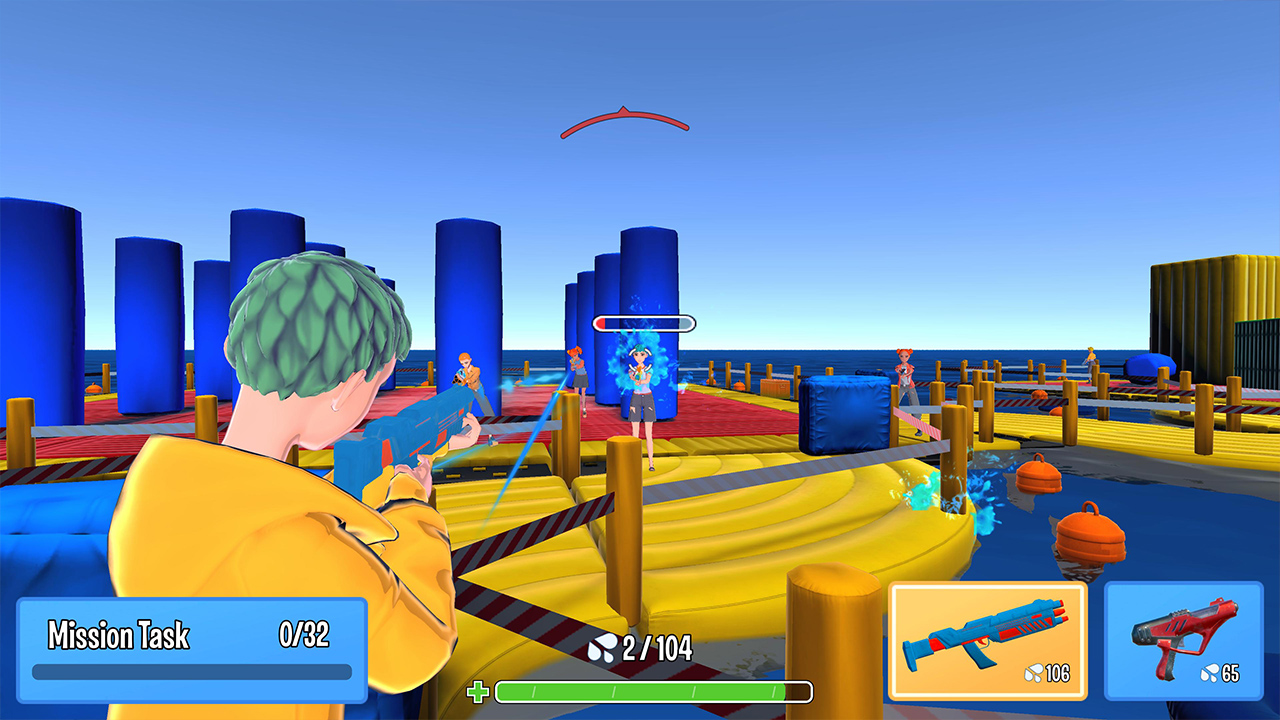Click the mission progress bar
Screen dimensions: 1280x720
point(190,672)
